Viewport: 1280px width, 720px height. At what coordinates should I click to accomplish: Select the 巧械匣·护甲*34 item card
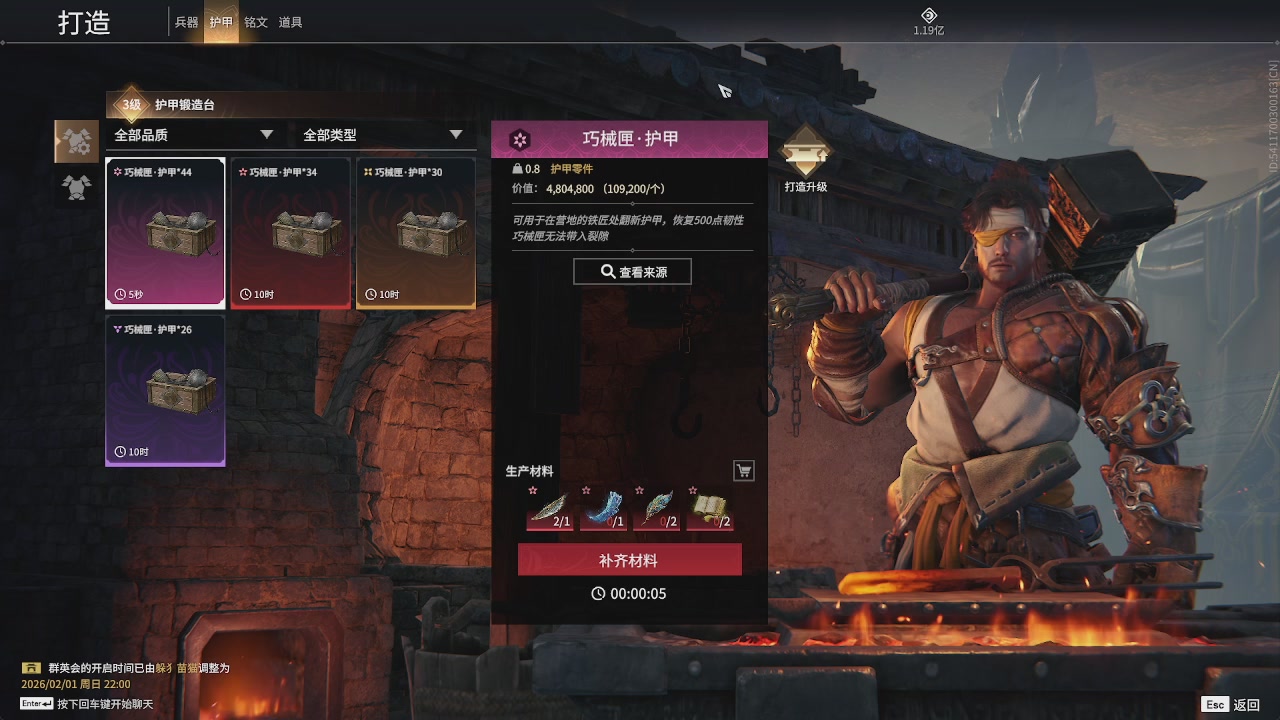coord(290,231)
